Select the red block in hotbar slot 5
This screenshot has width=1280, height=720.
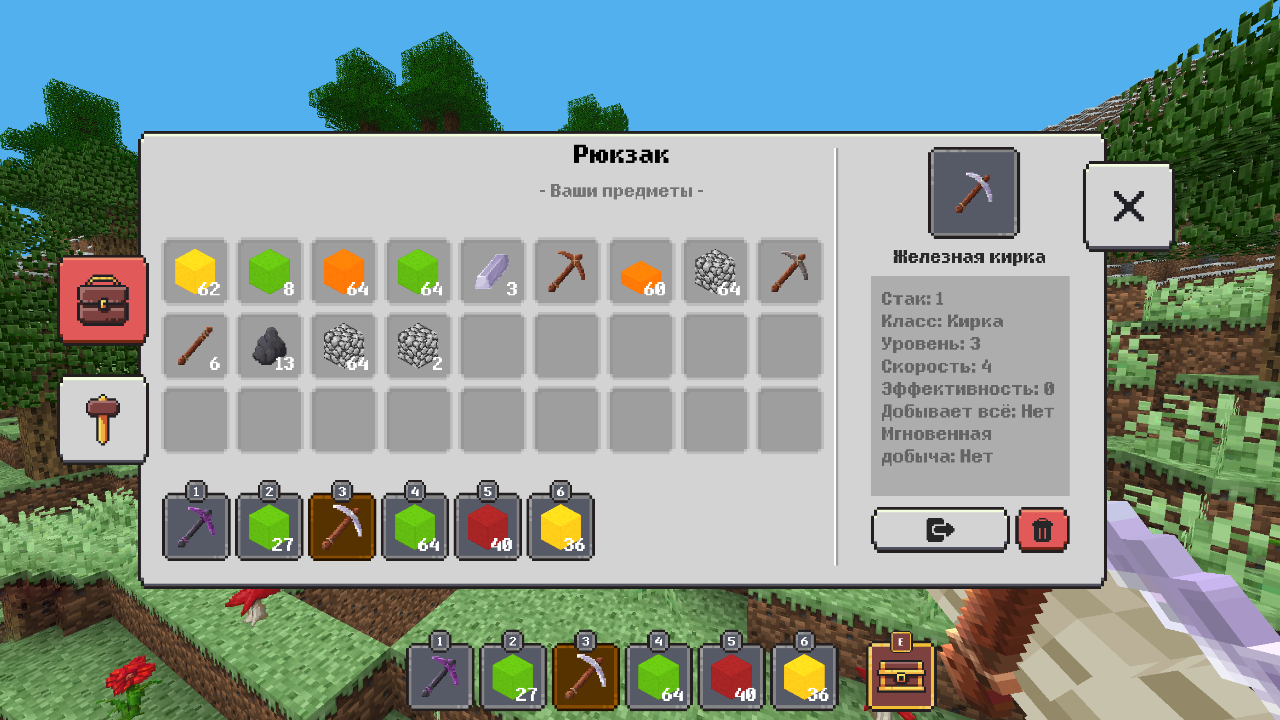(x=489, y=528)
